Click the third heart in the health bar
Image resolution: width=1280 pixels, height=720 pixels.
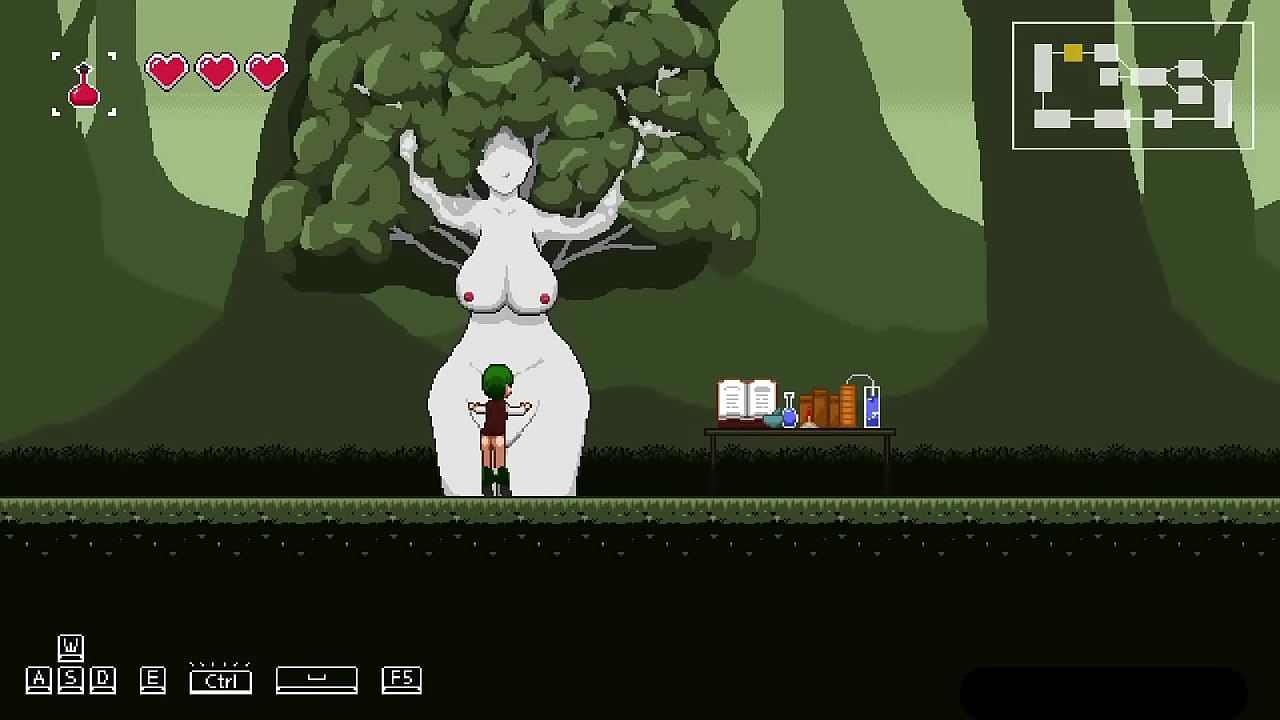264,70
